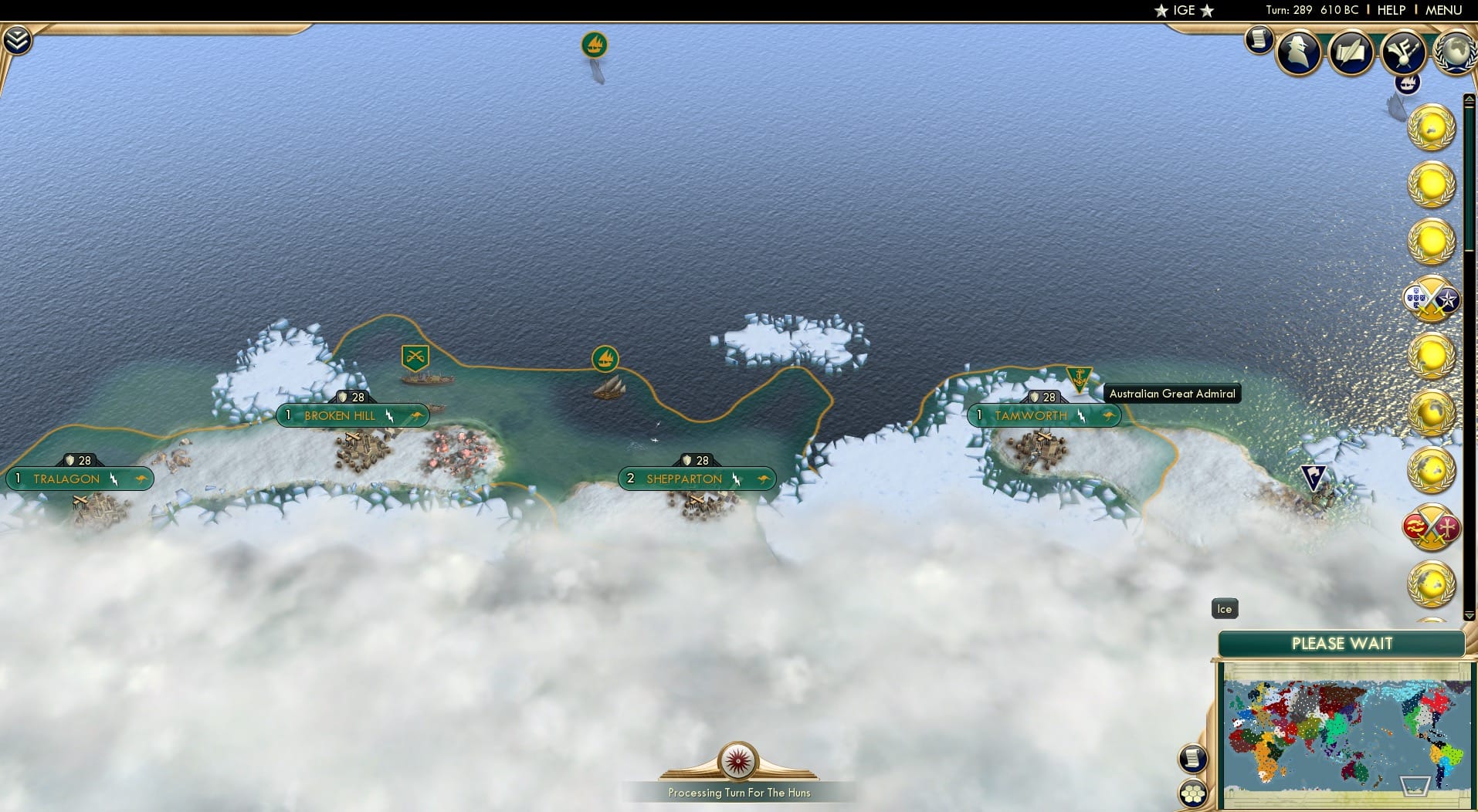The height and width of the screenshot is (812, 1478).
Task: Click HELP in the top bar
Action: pyautogui.click(x=1390, y=10)
